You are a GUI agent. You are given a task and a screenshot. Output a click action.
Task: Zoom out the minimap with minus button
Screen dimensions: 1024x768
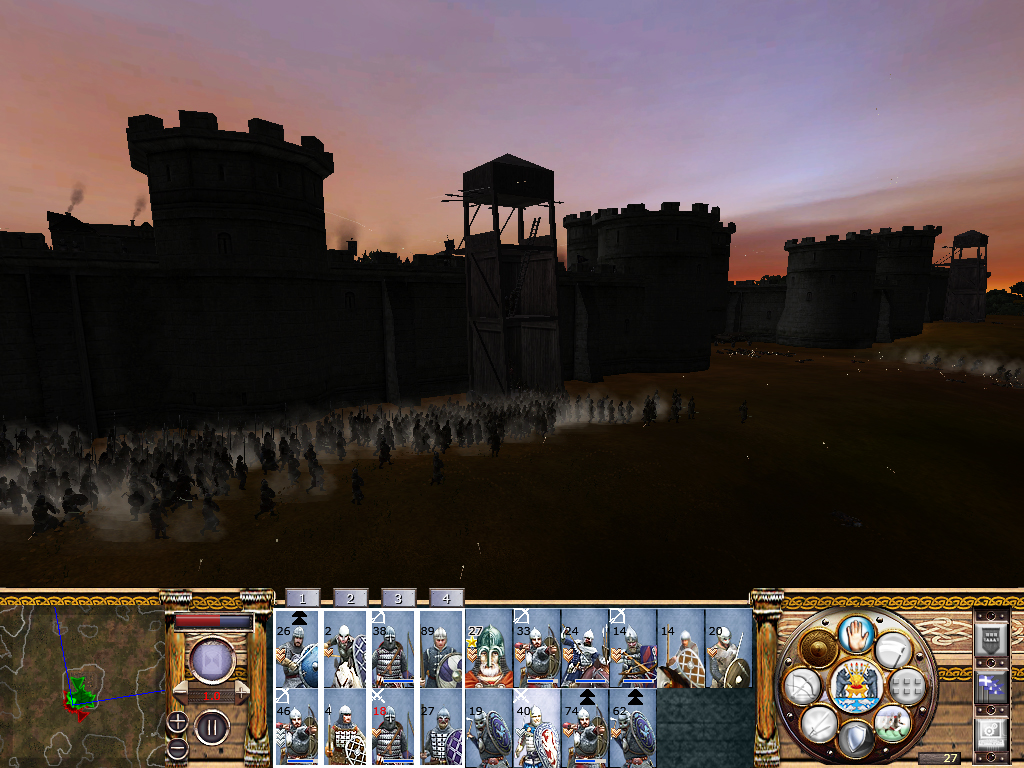pyautogui.click(x=177, y=747)
